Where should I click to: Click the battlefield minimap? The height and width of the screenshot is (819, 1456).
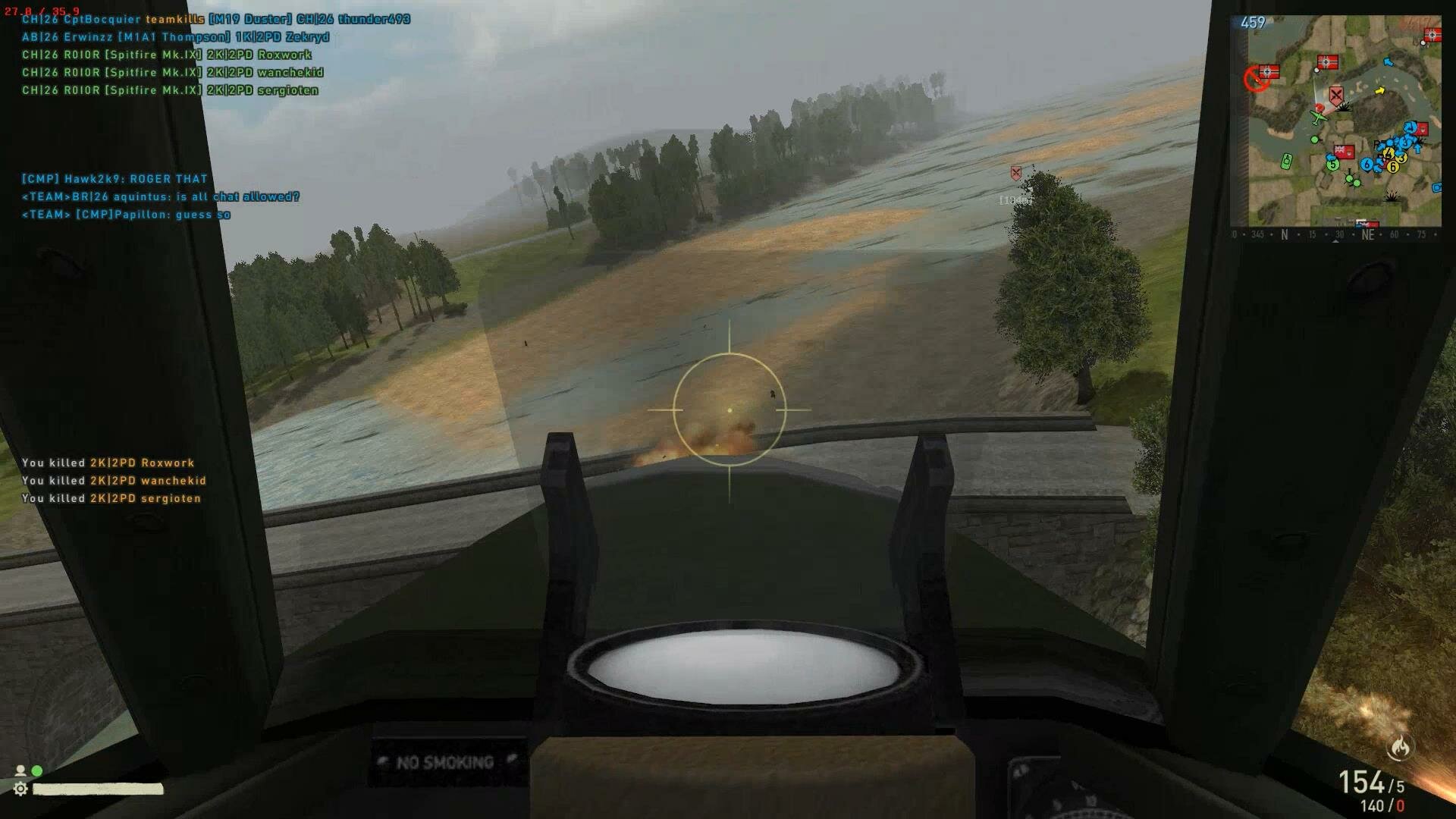point(1335,121)
